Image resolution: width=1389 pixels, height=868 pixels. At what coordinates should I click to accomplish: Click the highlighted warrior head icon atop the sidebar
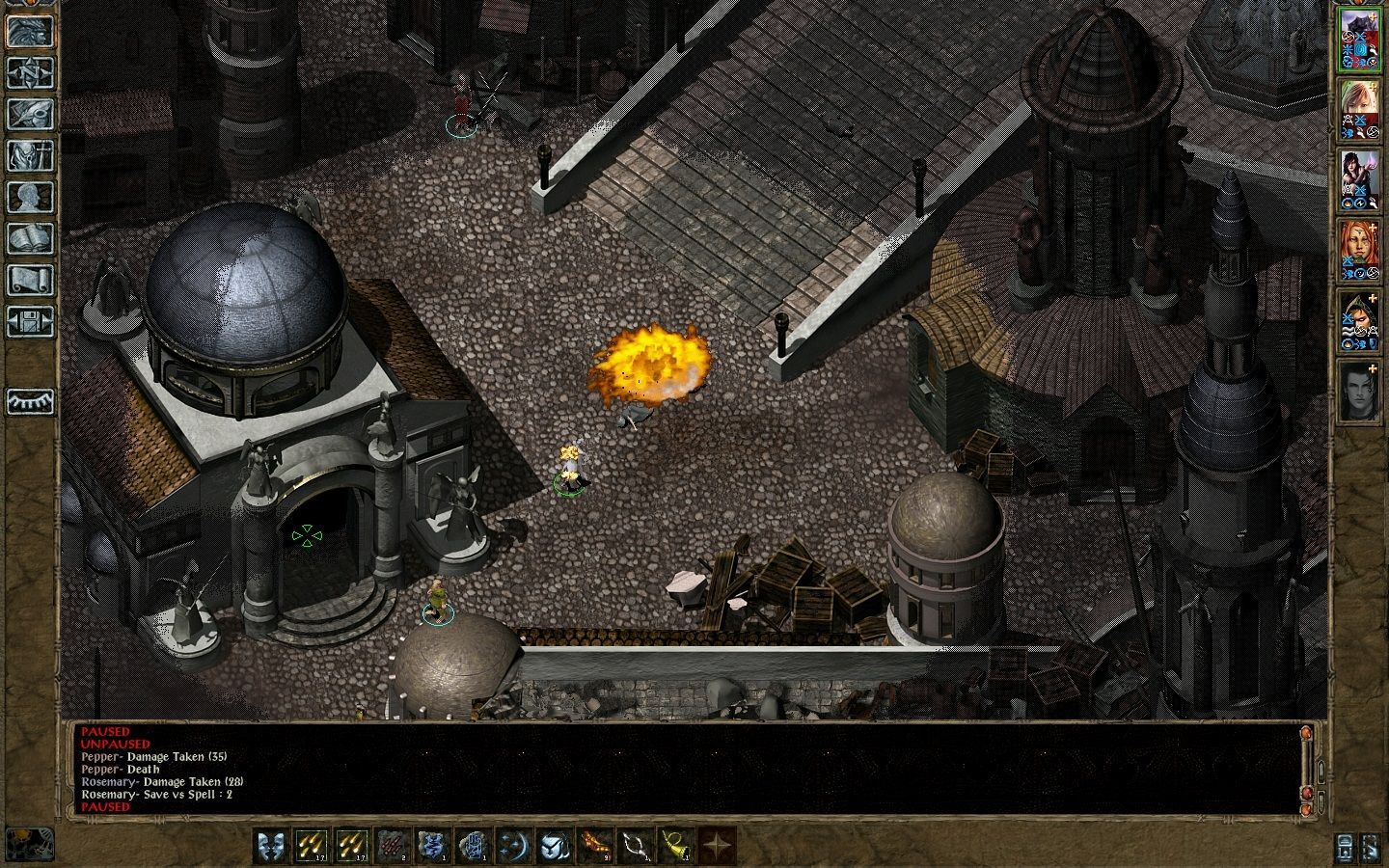coord(31,29)
